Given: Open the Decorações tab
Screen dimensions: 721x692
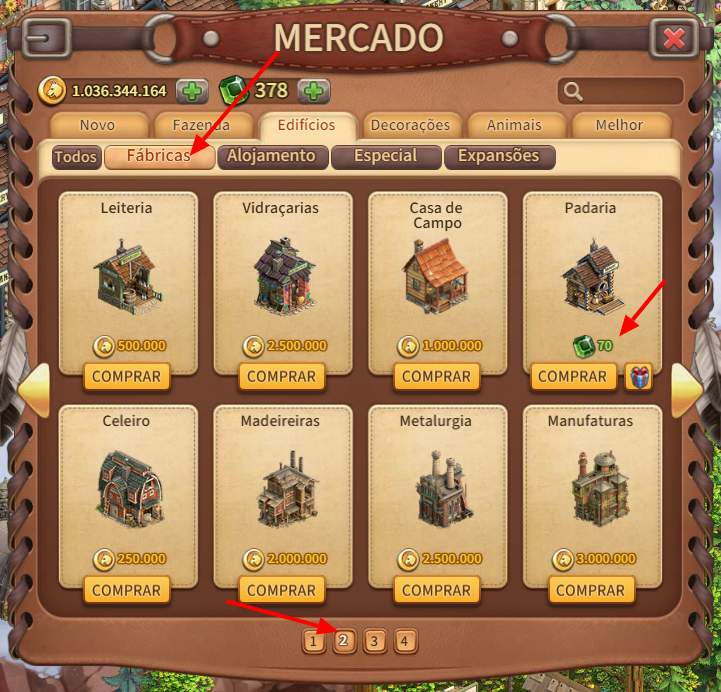Looking at the screenshot, I should (410, 126).
